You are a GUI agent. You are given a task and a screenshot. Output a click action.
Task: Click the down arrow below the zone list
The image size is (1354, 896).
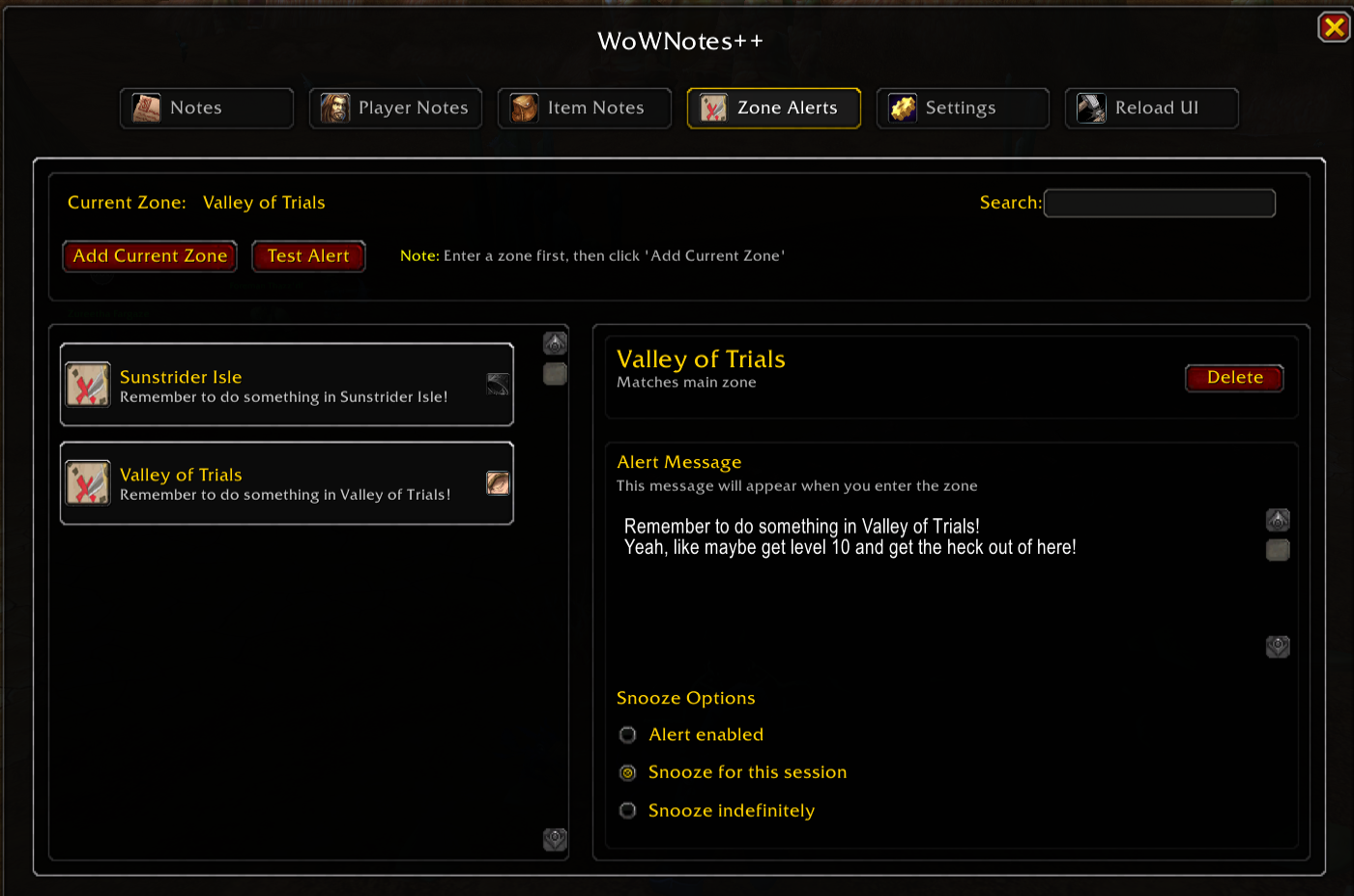[555, 840]
